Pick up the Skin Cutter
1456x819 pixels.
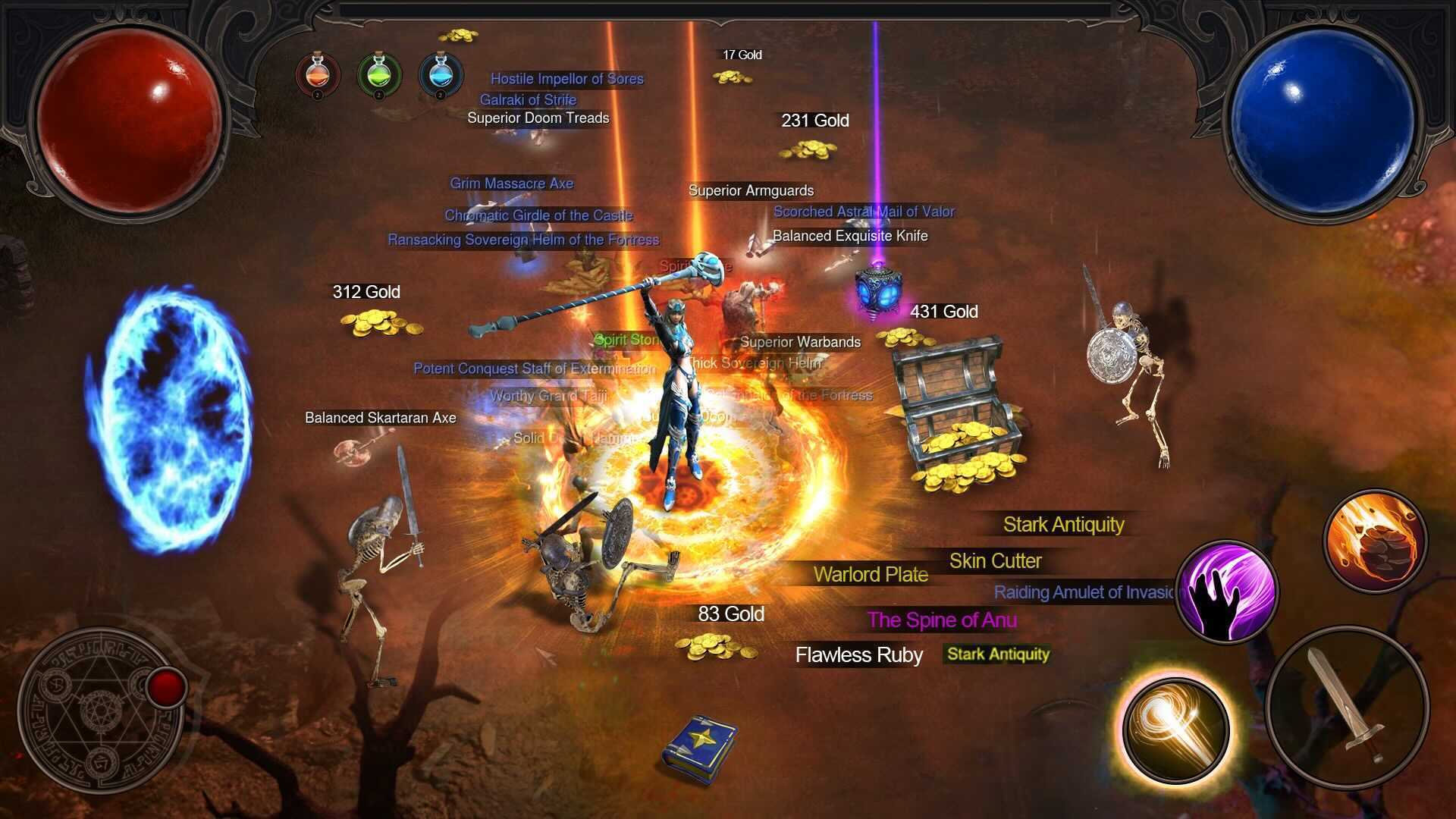996,561
